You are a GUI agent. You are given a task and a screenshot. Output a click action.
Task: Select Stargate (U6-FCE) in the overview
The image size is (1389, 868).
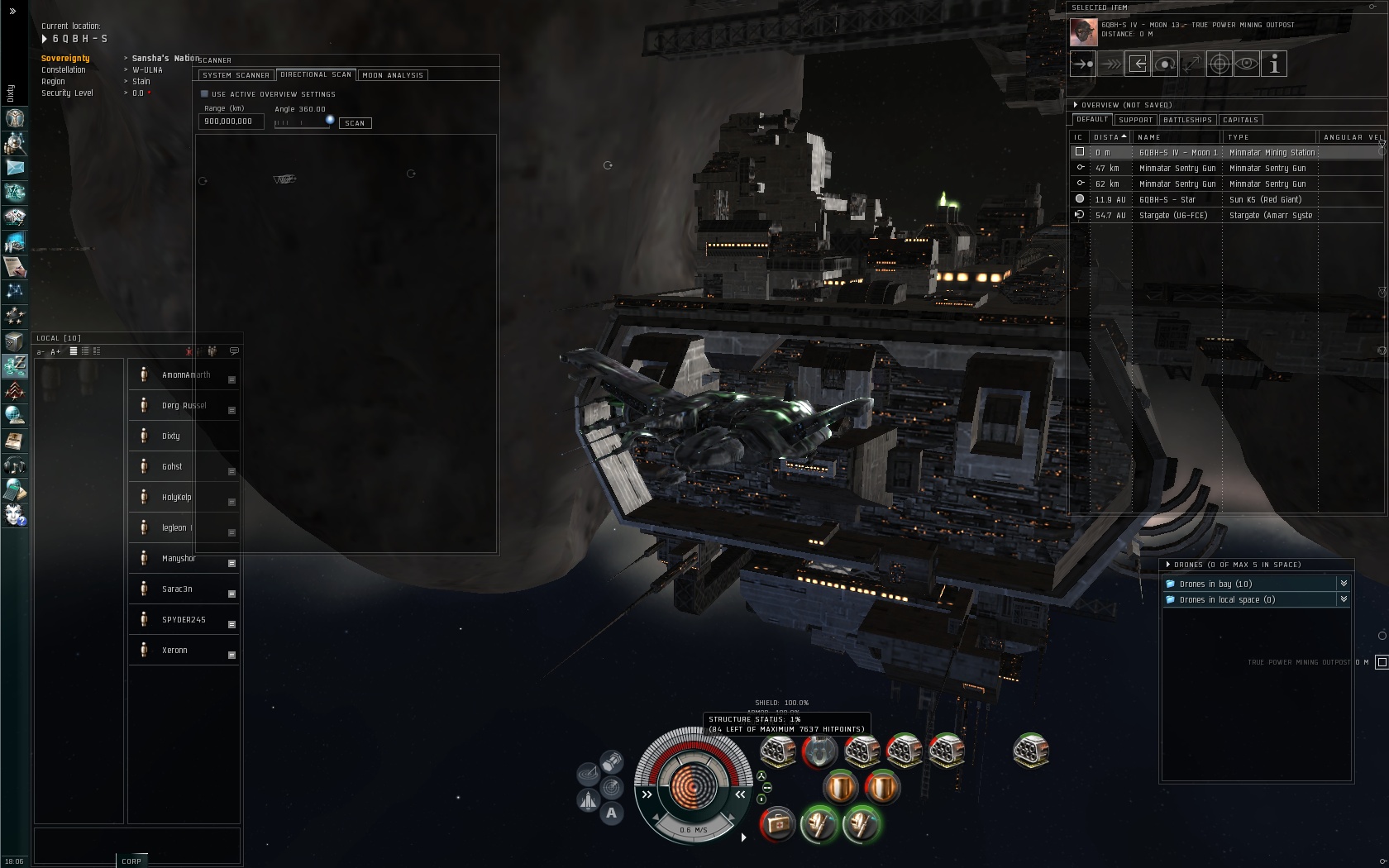coord(1173,216)
